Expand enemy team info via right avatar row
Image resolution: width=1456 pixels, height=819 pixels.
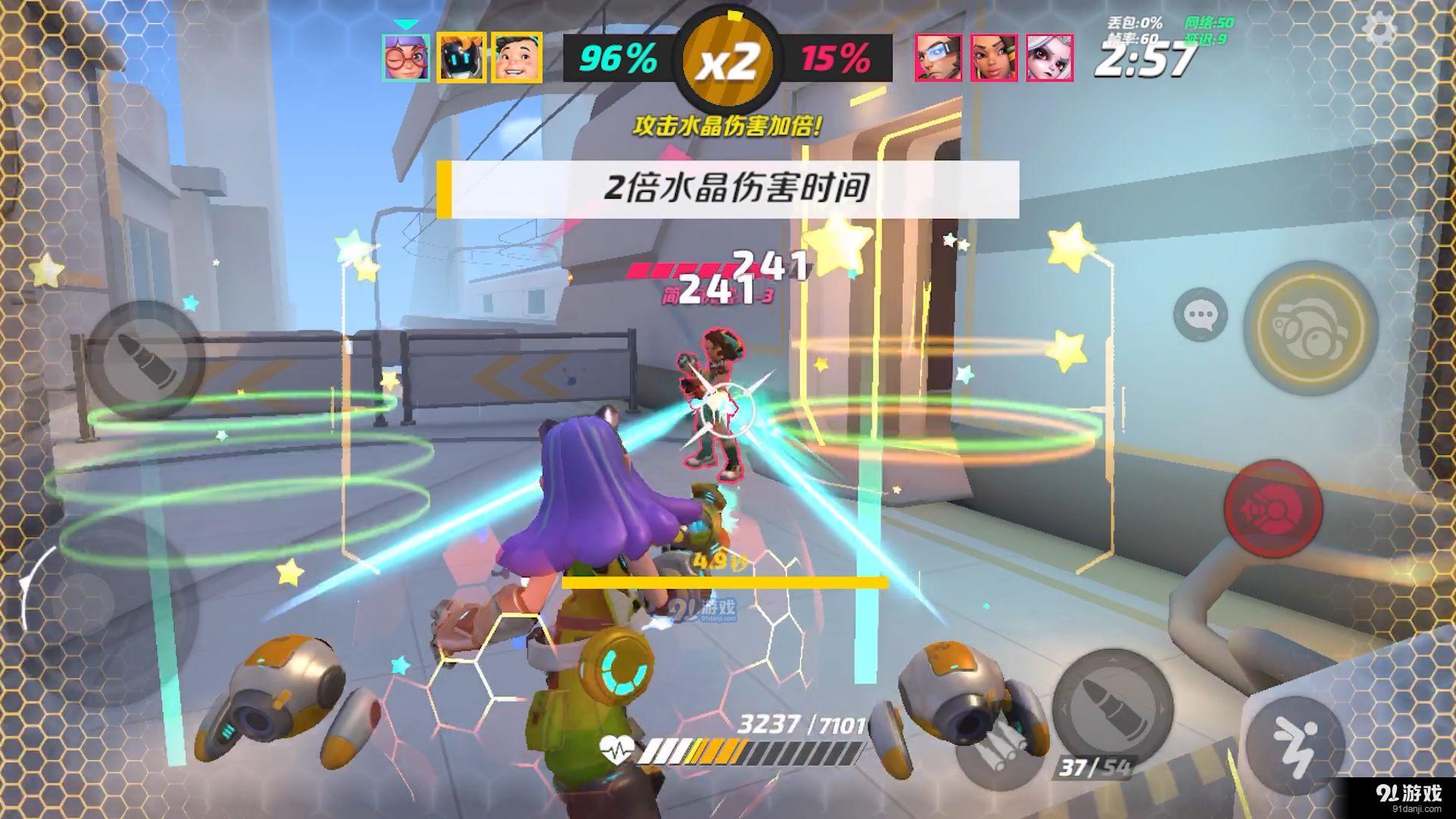click(x=993, y=59)
